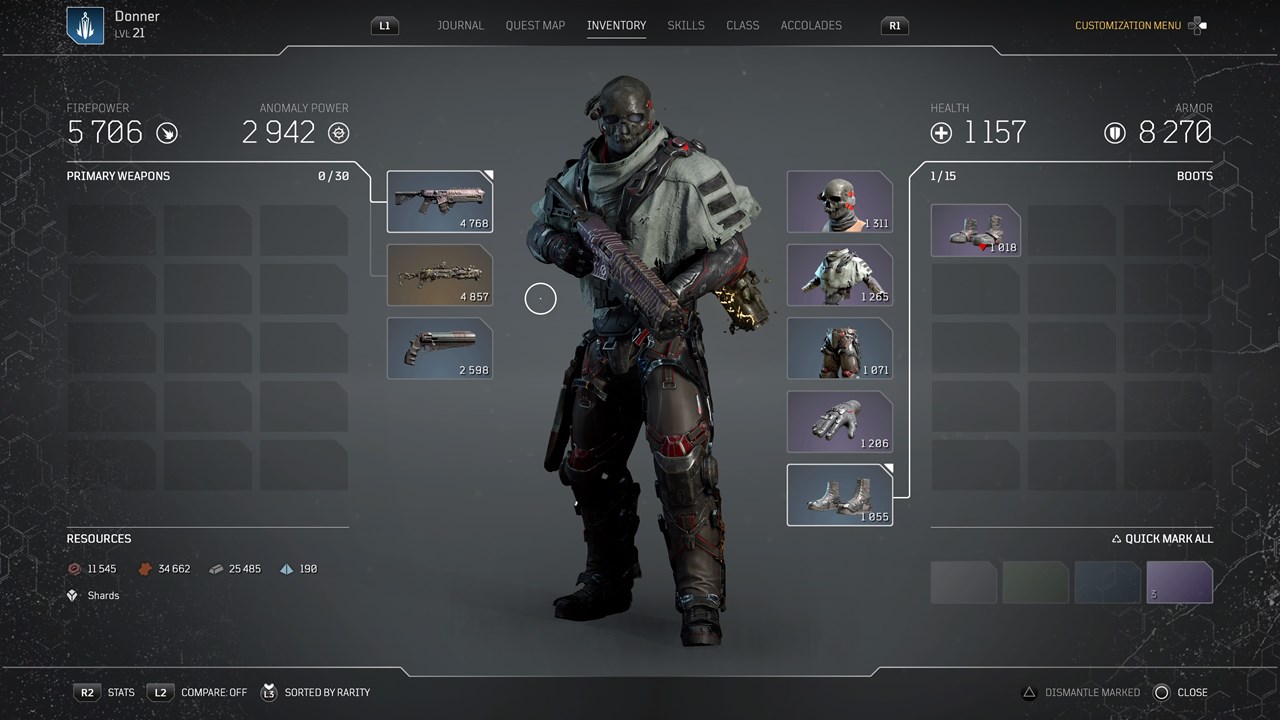Go to the Skills tab

pos(686,25)
